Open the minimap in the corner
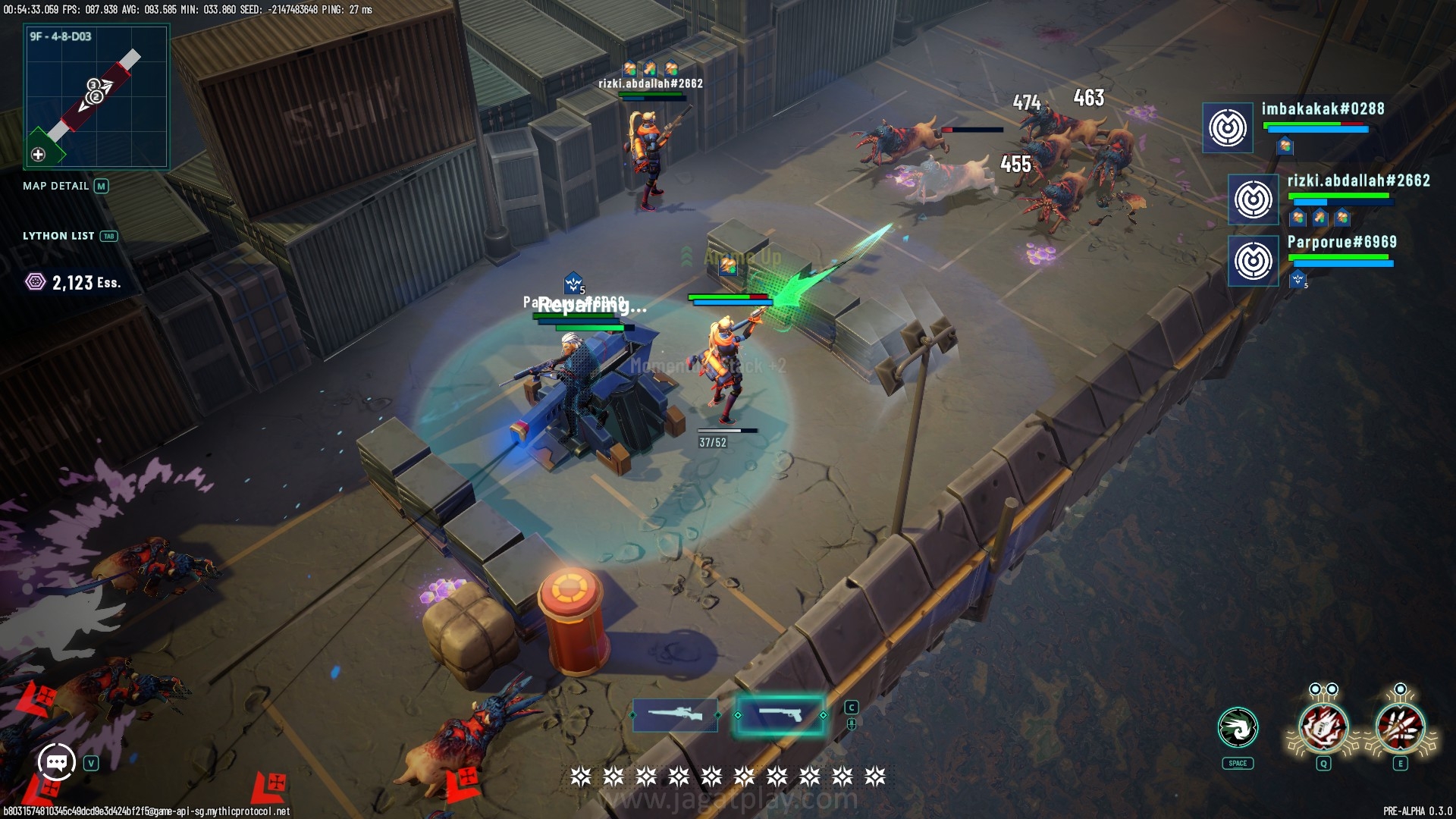Image resolution: width=1456 pixels, height=819 pixels. pyautogui.click(x=96, y=96)
